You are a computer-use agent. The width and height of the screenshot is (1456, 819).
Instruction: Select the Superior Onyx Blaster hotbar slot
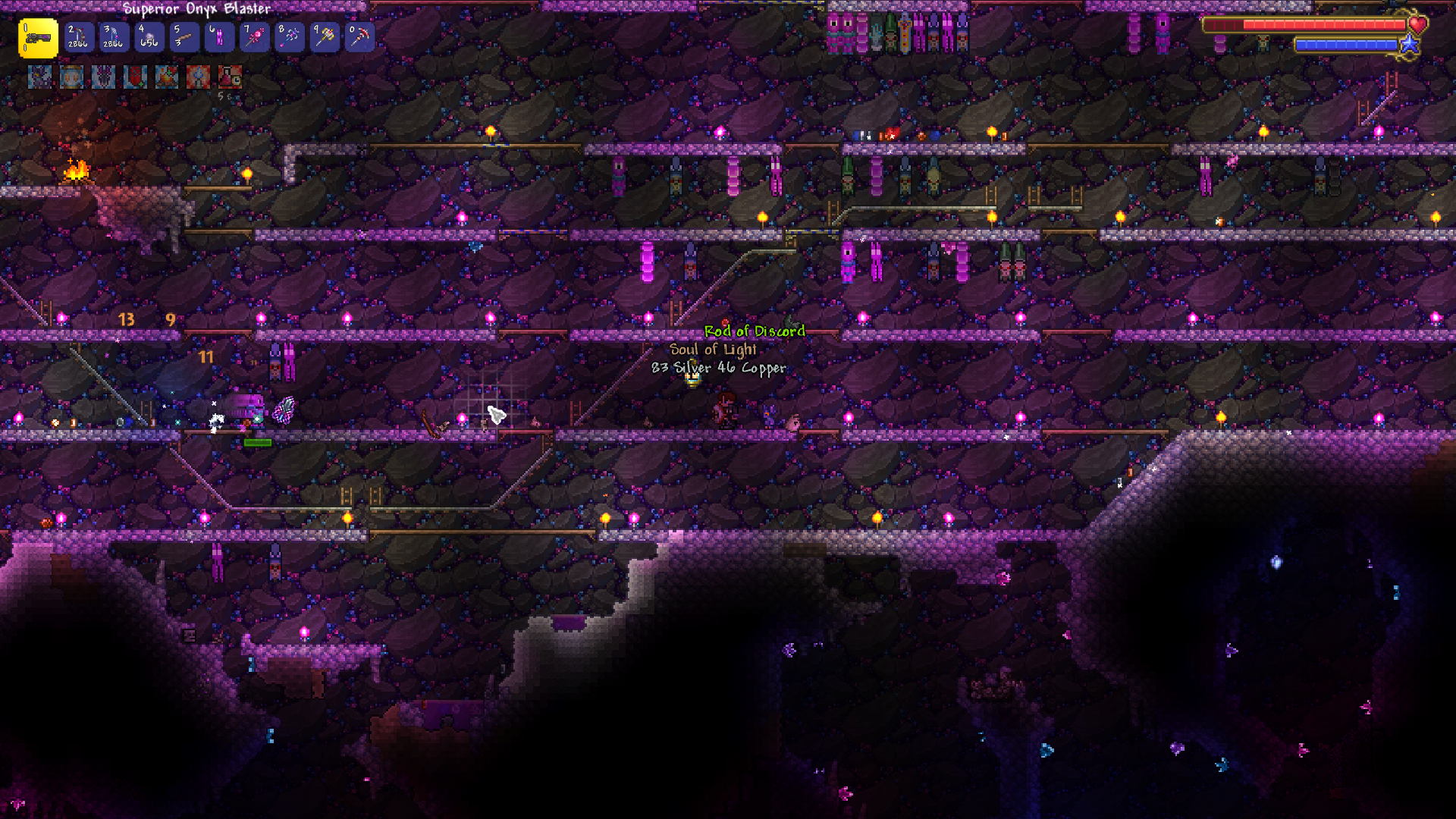click(x=38, y=38)
